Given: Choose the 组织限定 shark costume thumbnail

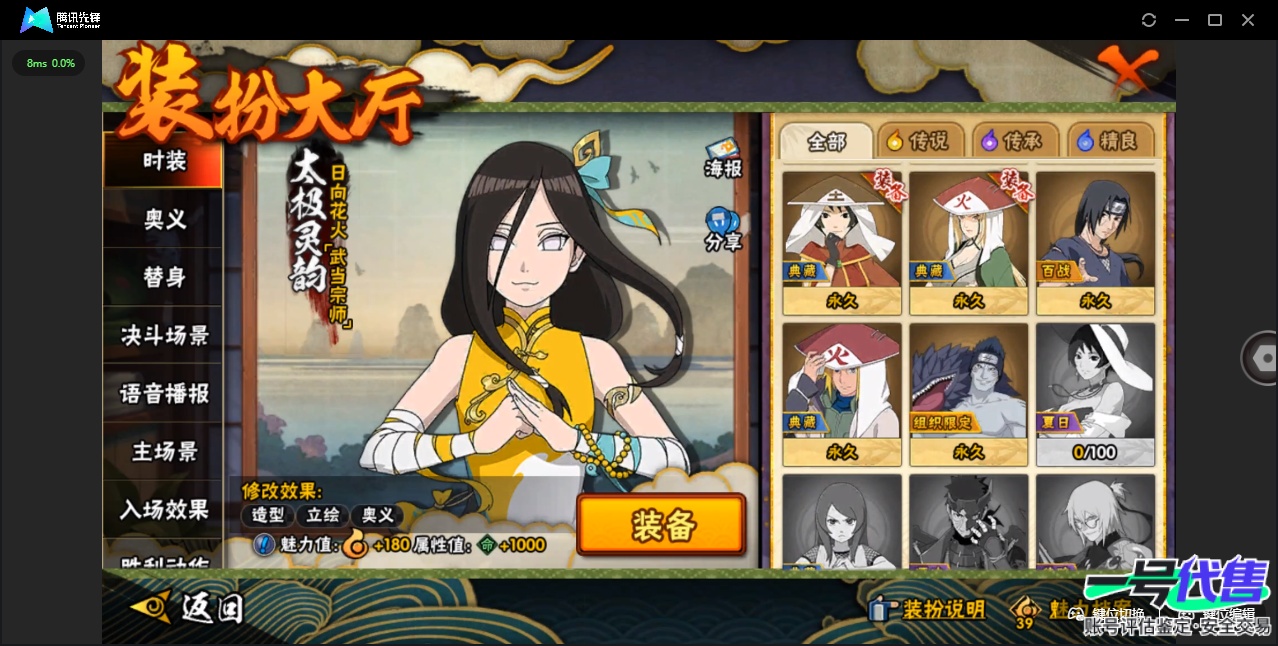Looking at the screenshot, I should (x=968, y=394).
